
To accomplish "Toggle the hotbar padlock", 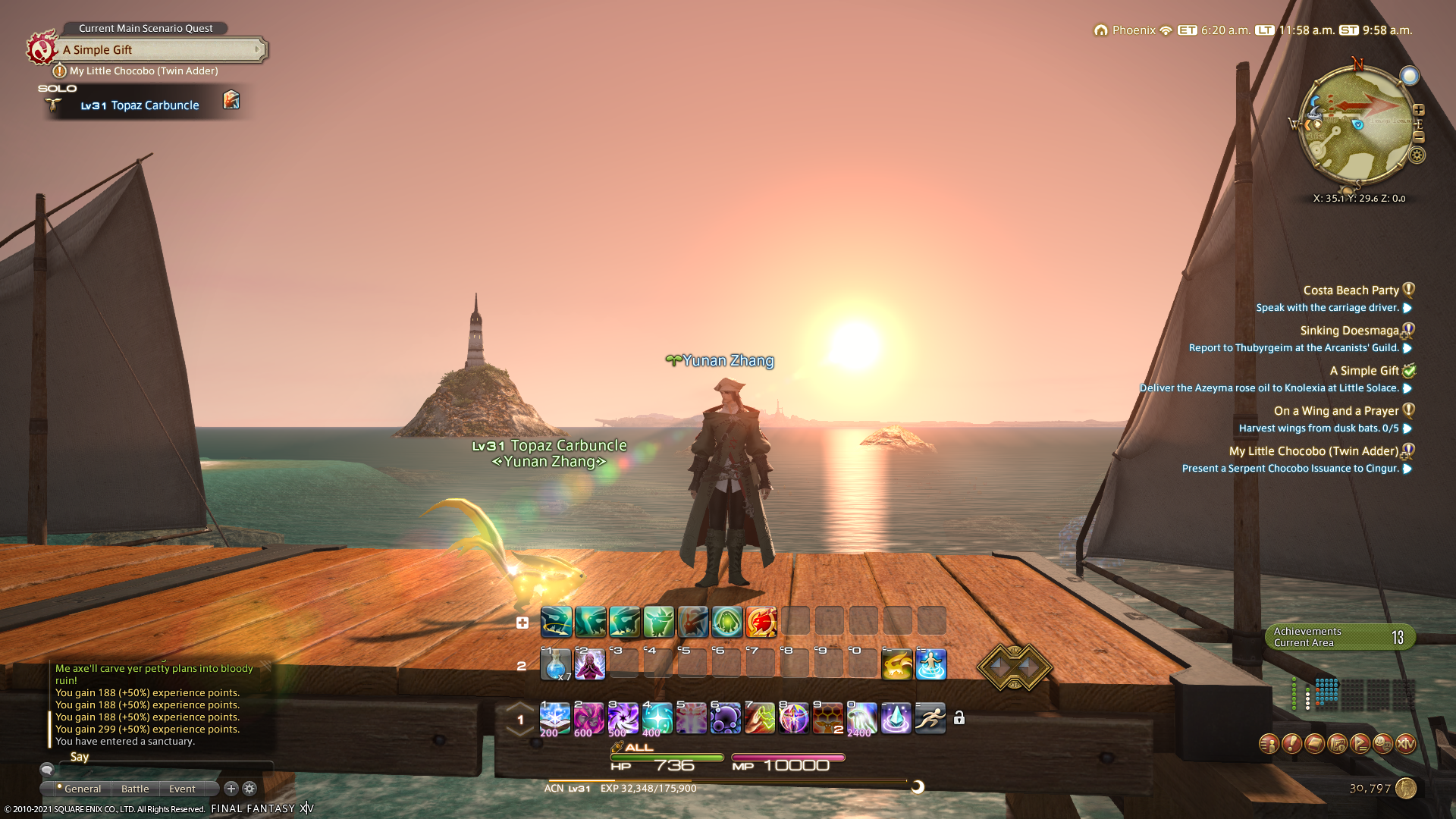I will tap(959, 718).
